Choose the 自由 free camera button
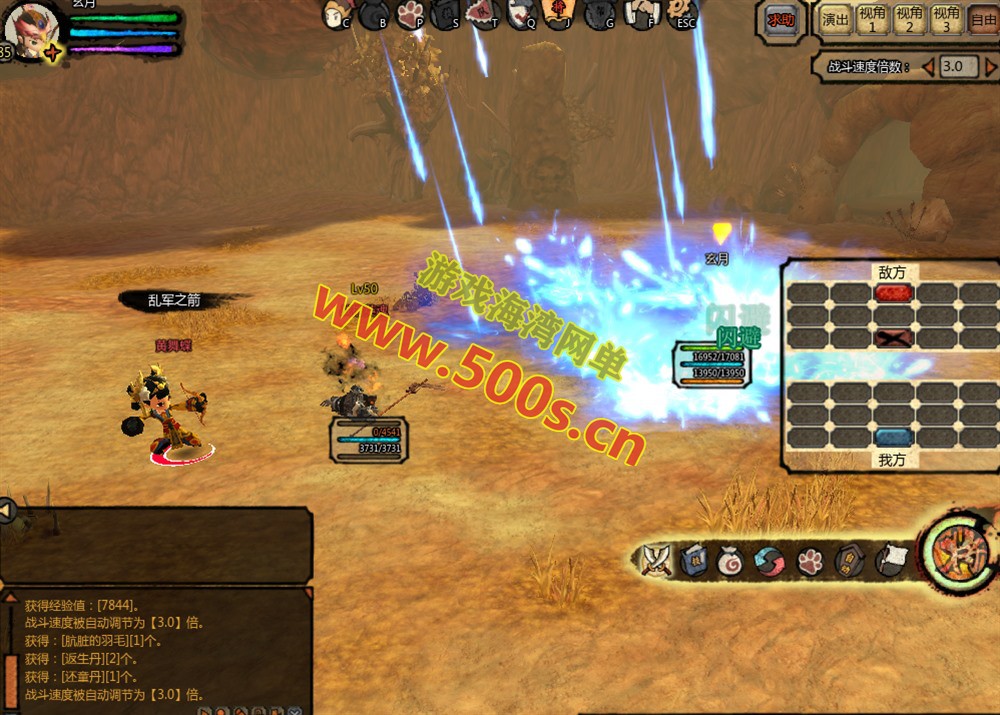Screen dimensions: 1000x715 (x=983, y=19)
